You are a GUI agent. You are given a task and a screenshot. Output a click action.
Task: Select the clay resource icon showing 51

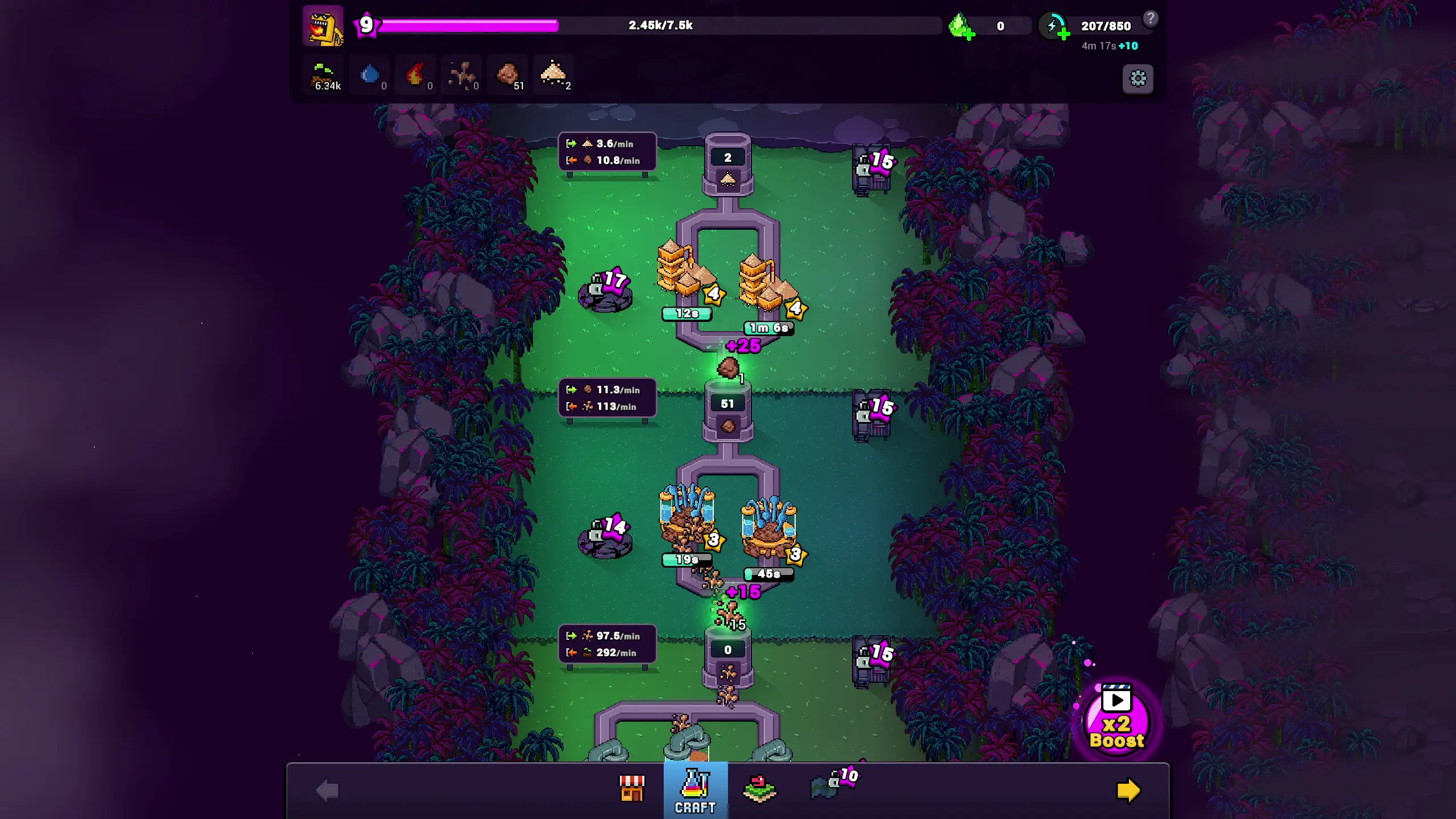click(x=508, y=75)
